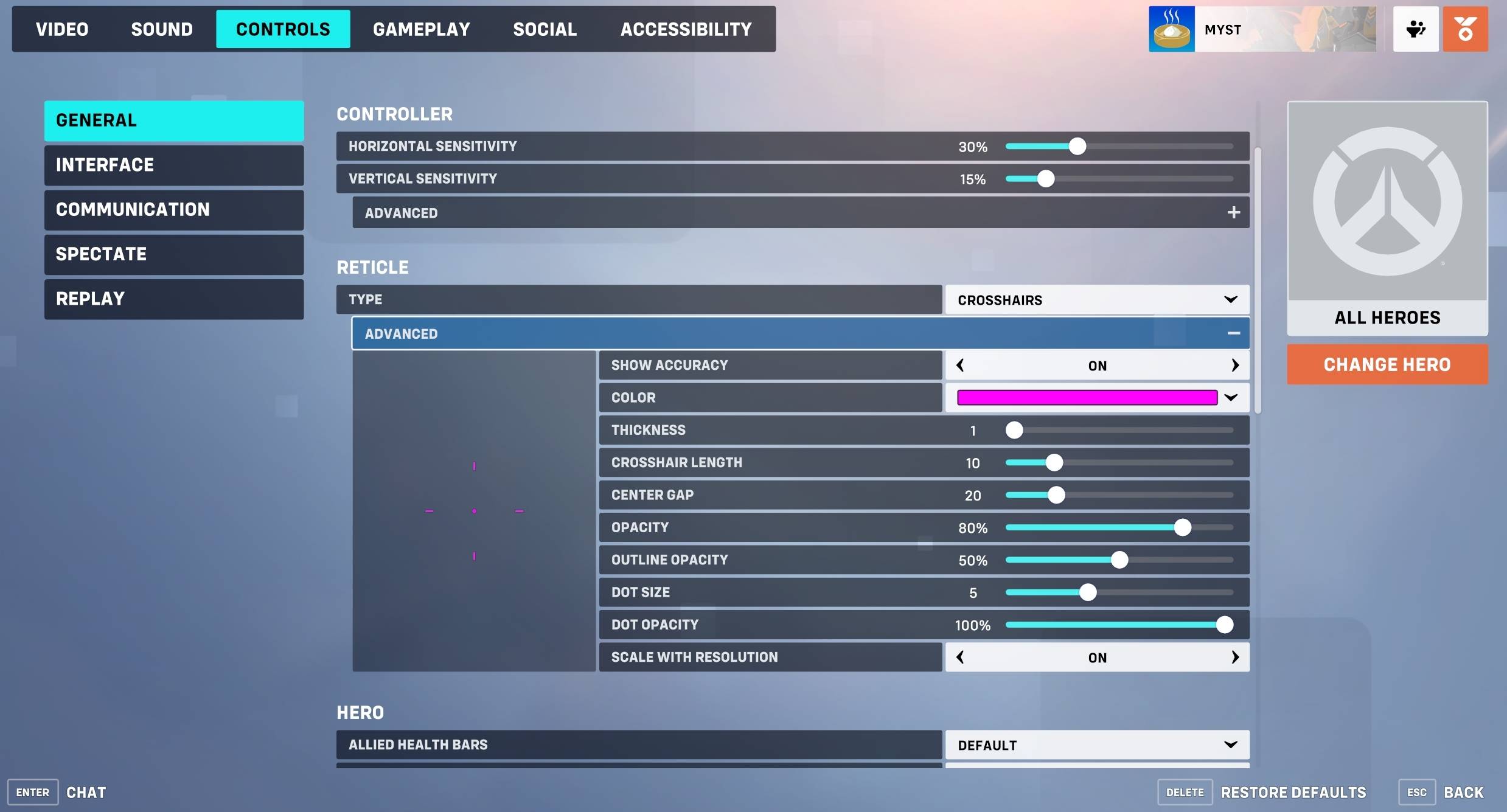This screenshot has height=812, width=1507.
Task: Choose the Communication section
Action: pyautogui.click(x=174, y=210)
